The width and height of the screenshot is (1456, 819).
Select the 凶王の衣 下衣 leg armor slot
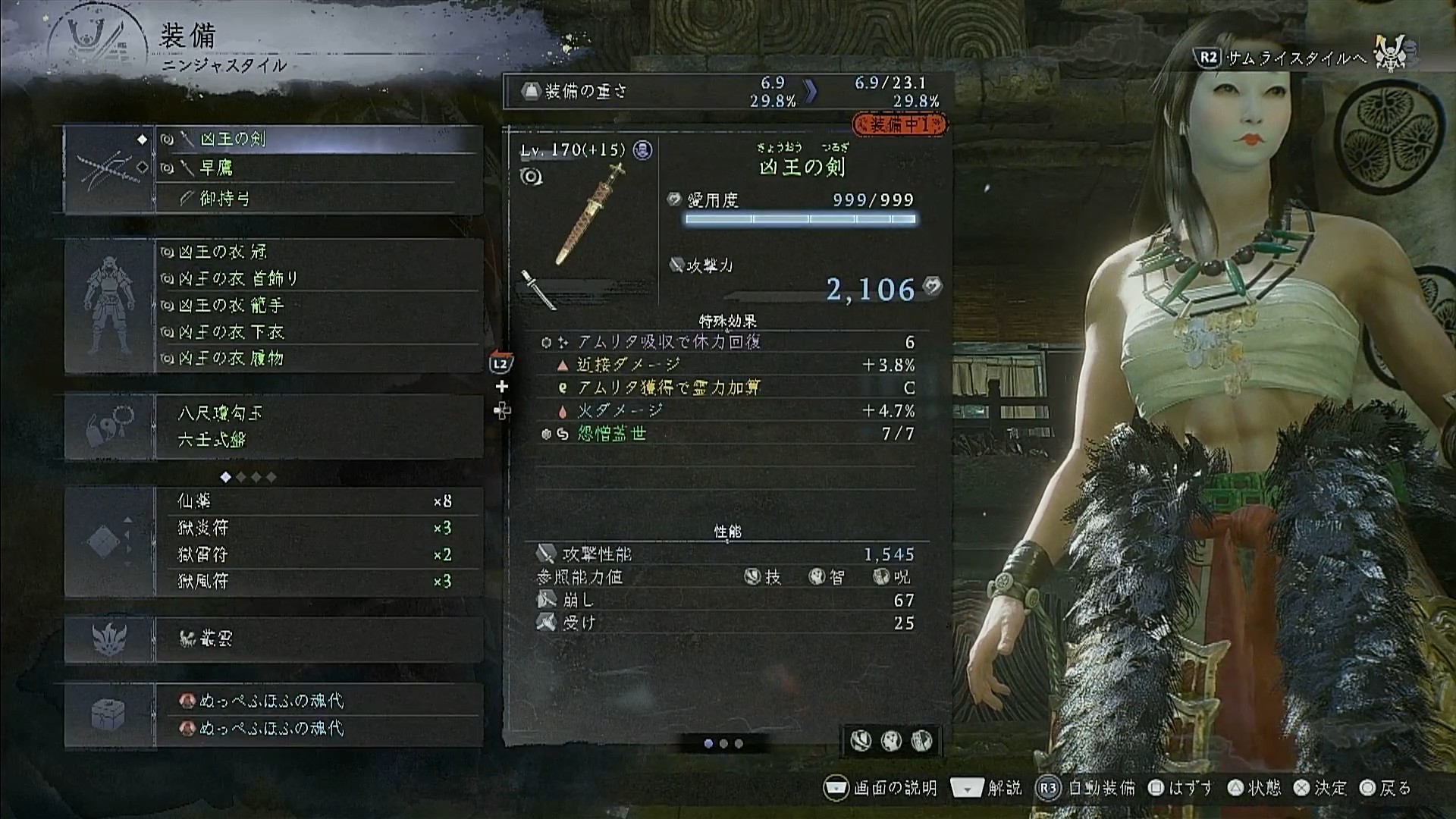(x=318, y=331)
